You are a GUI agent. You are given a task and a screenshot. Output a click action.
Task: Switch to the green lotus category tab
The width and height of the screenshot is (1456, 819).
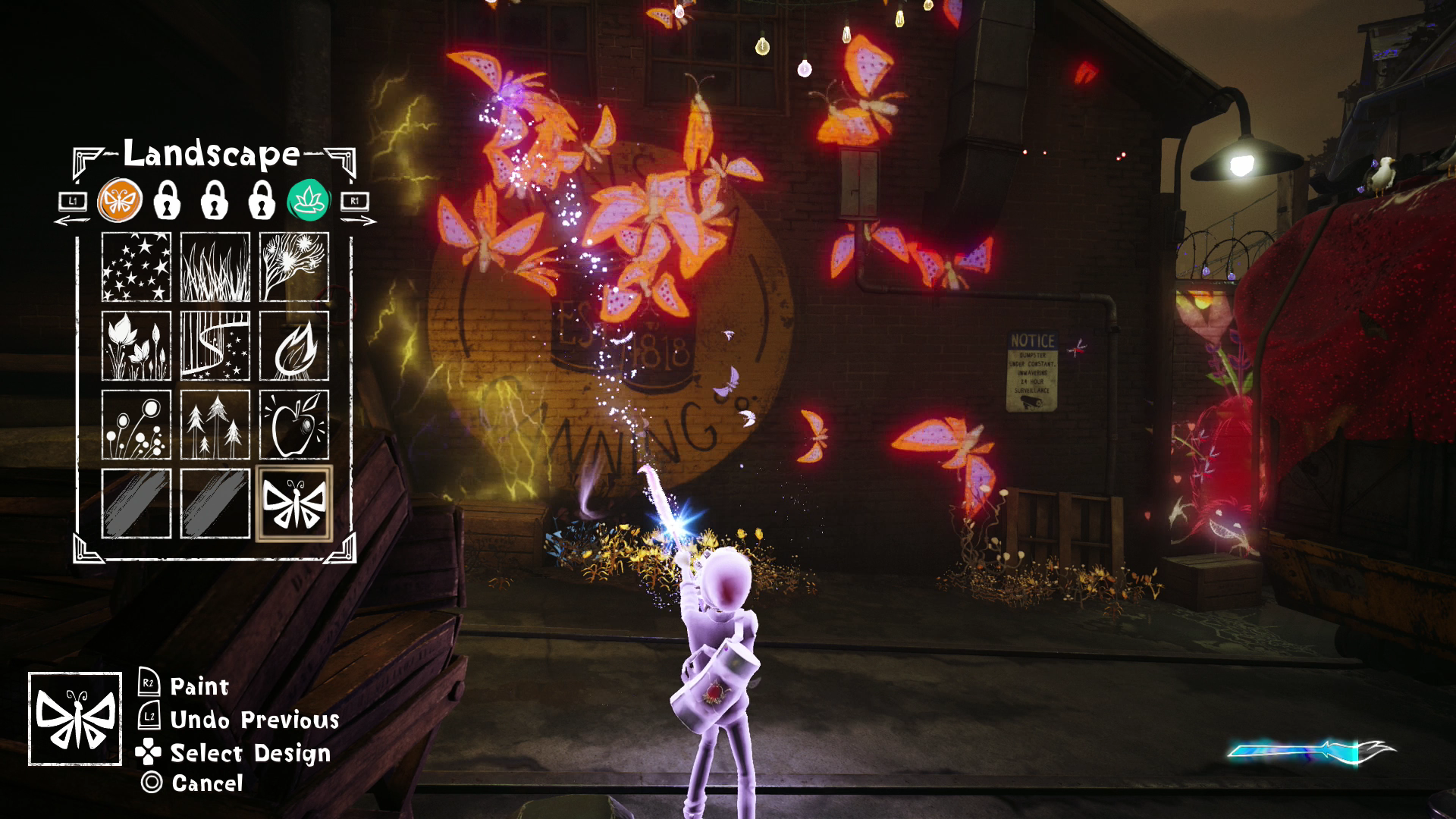pos(308,202)
